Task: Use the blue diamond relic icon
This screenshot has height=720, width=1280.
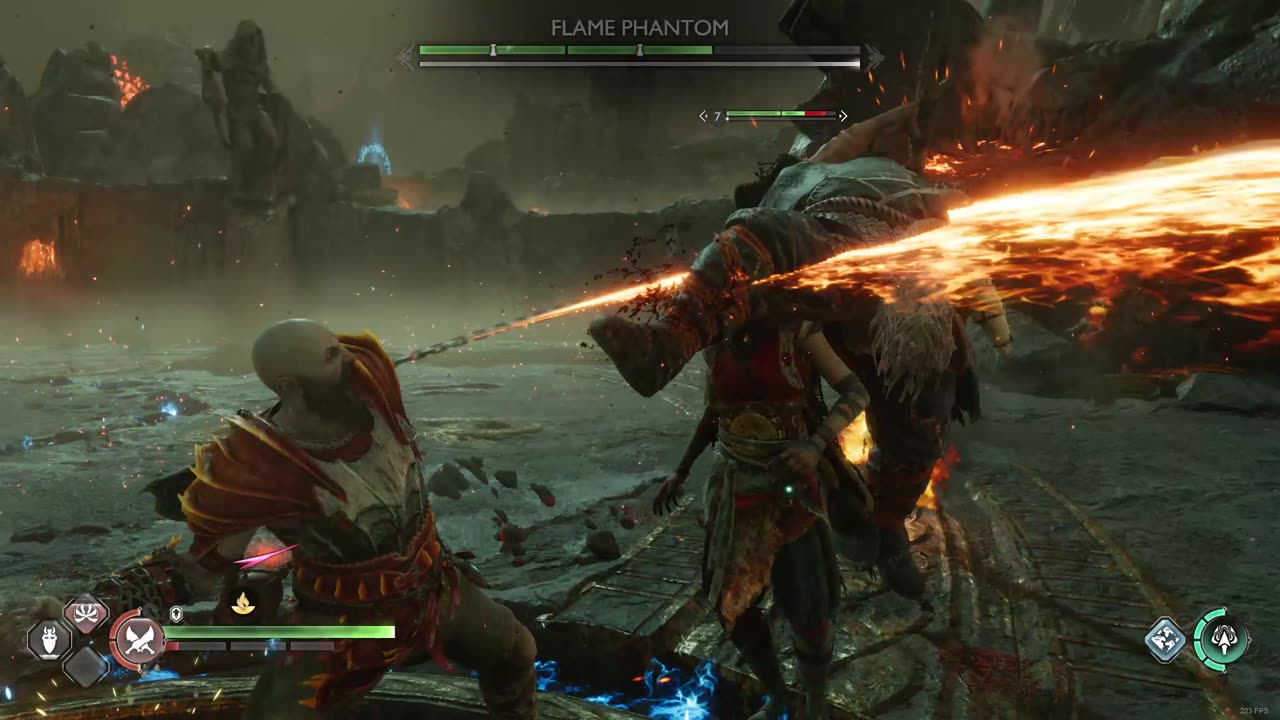Action: pos(1165,639)
